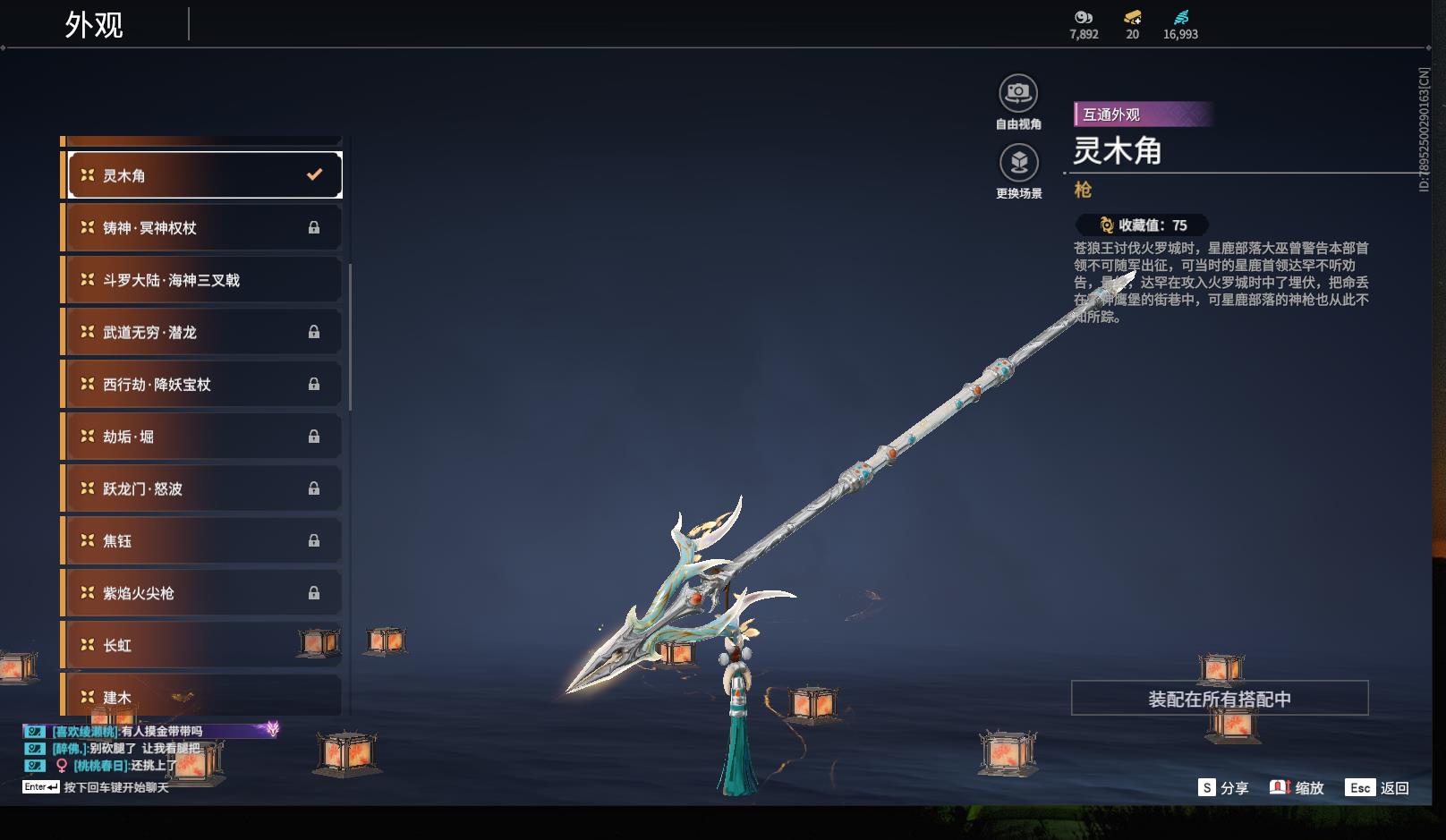Click the gold ticket currency icon
Image resolution: width=1446 pixels, height=840 pixels.
click(1133, 17)
